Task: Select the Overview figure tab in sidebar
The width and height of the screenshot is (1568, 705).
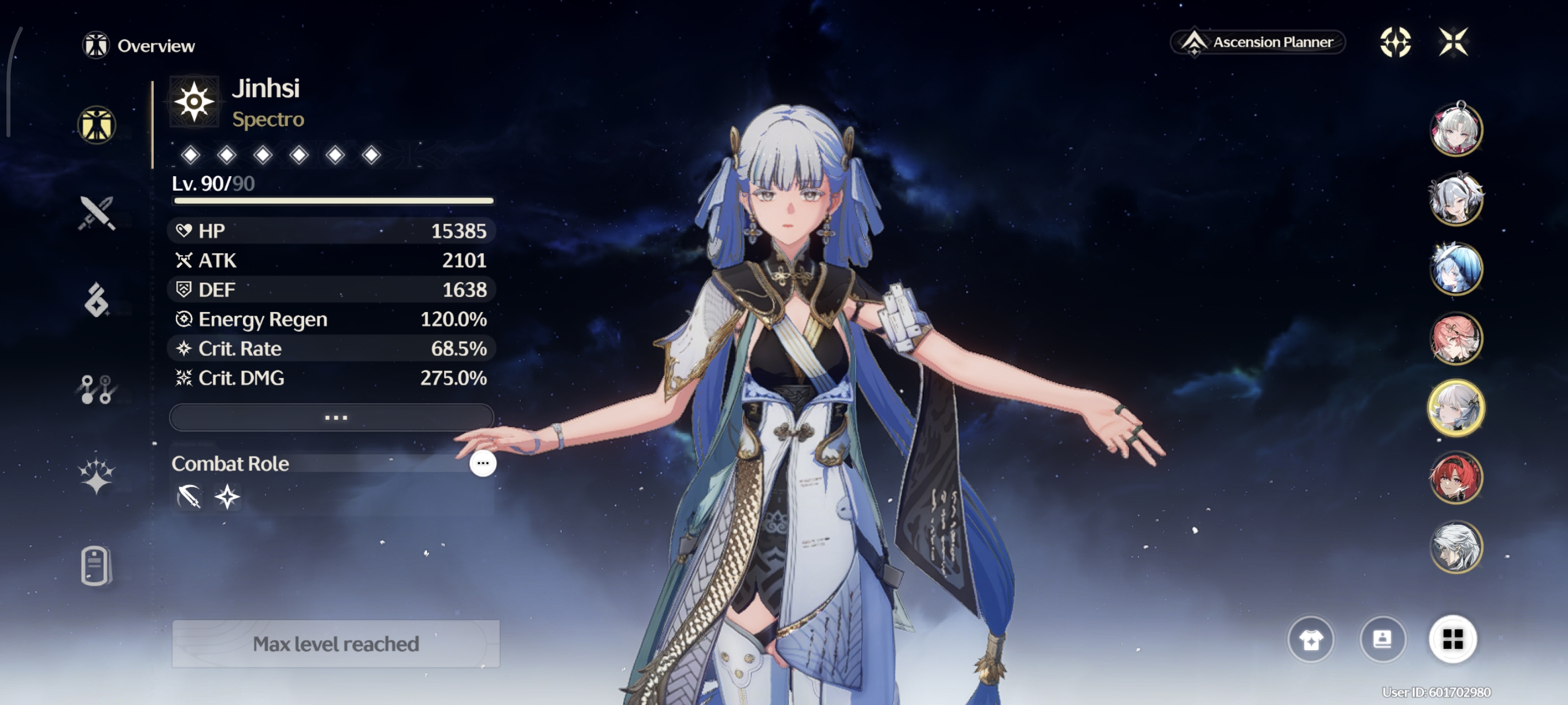Action: tap(96, 125)
